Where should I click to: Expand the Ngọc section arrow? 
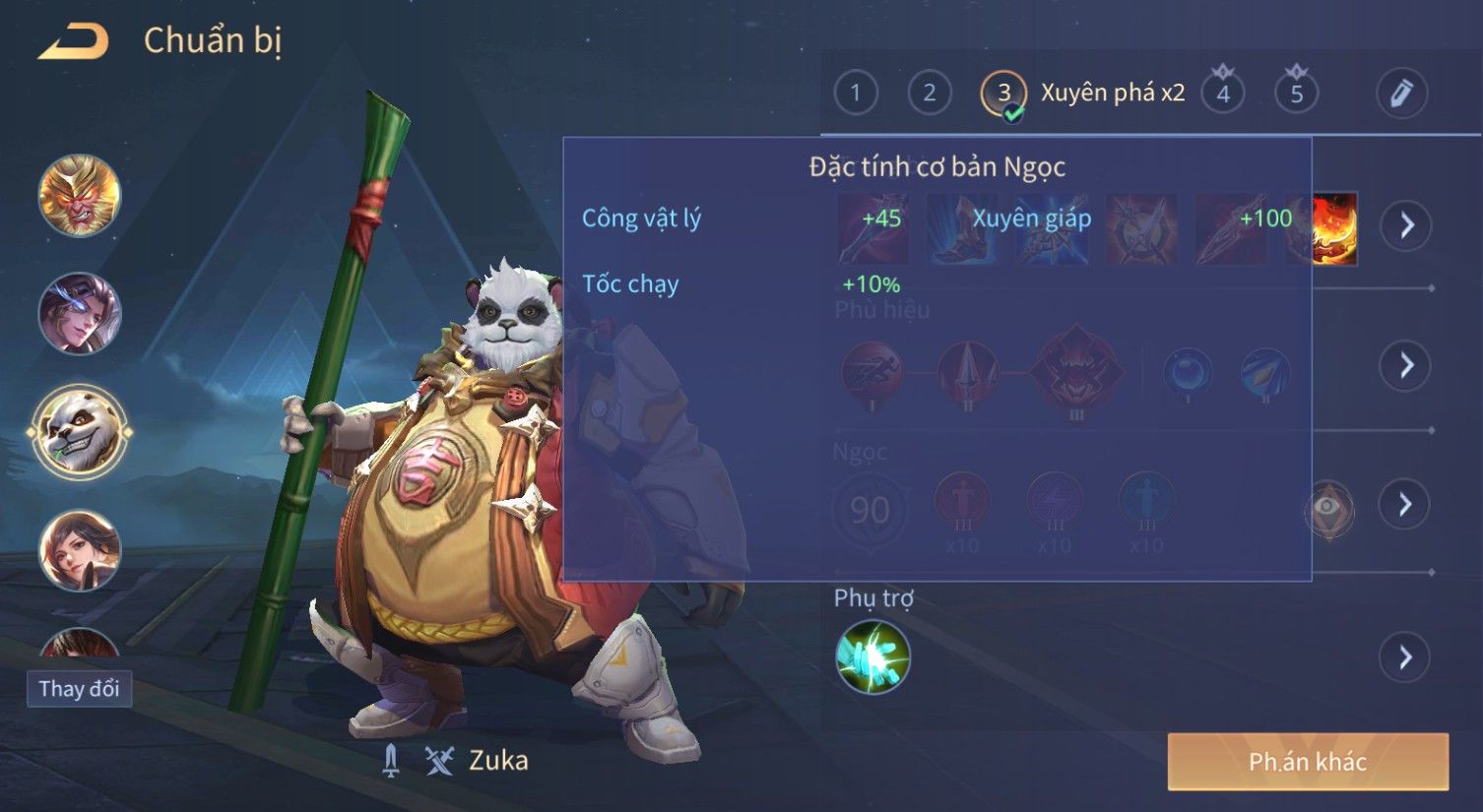pos(1405,504)
